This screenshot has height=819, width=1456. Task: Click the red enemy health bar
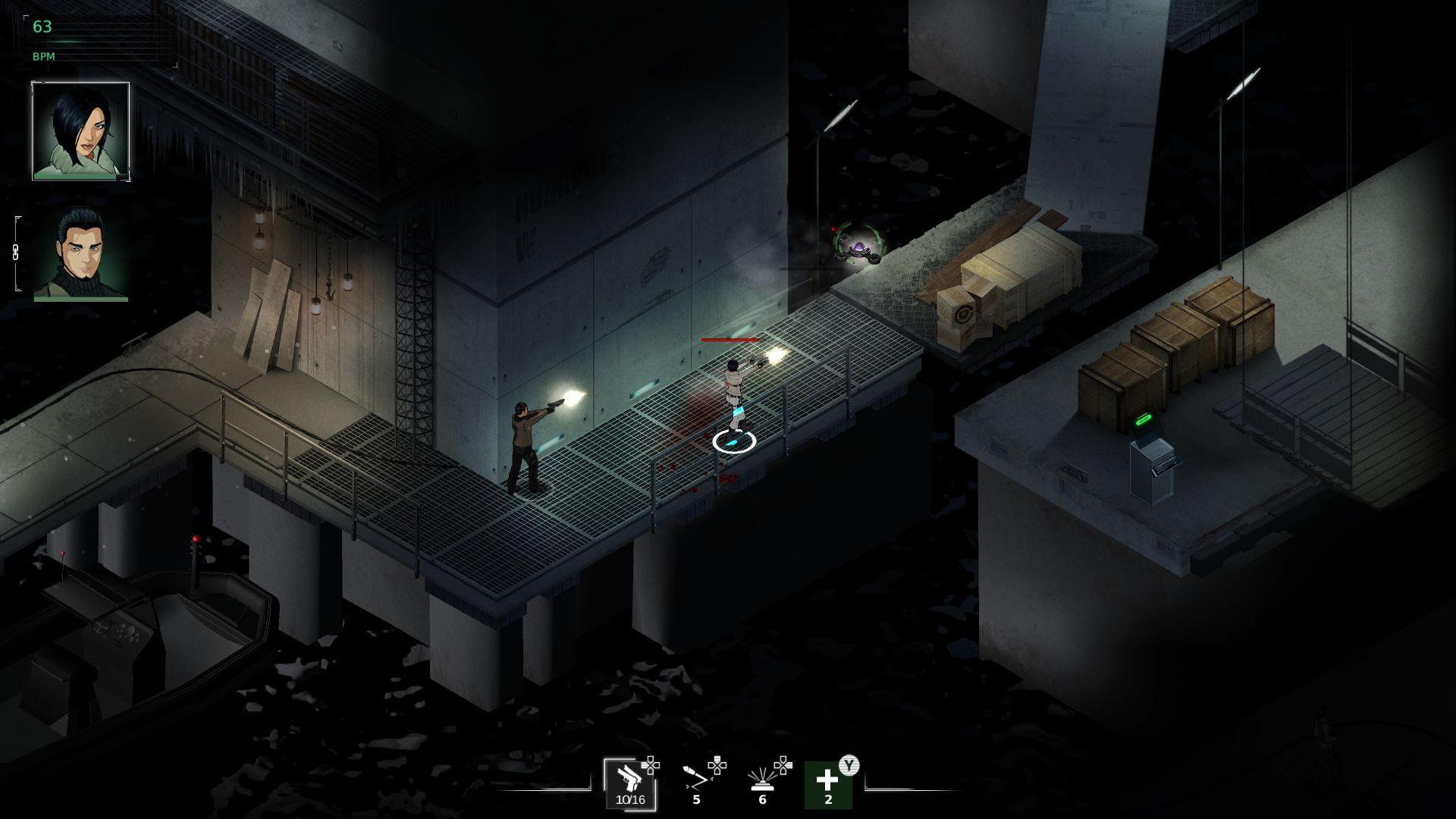730,340
